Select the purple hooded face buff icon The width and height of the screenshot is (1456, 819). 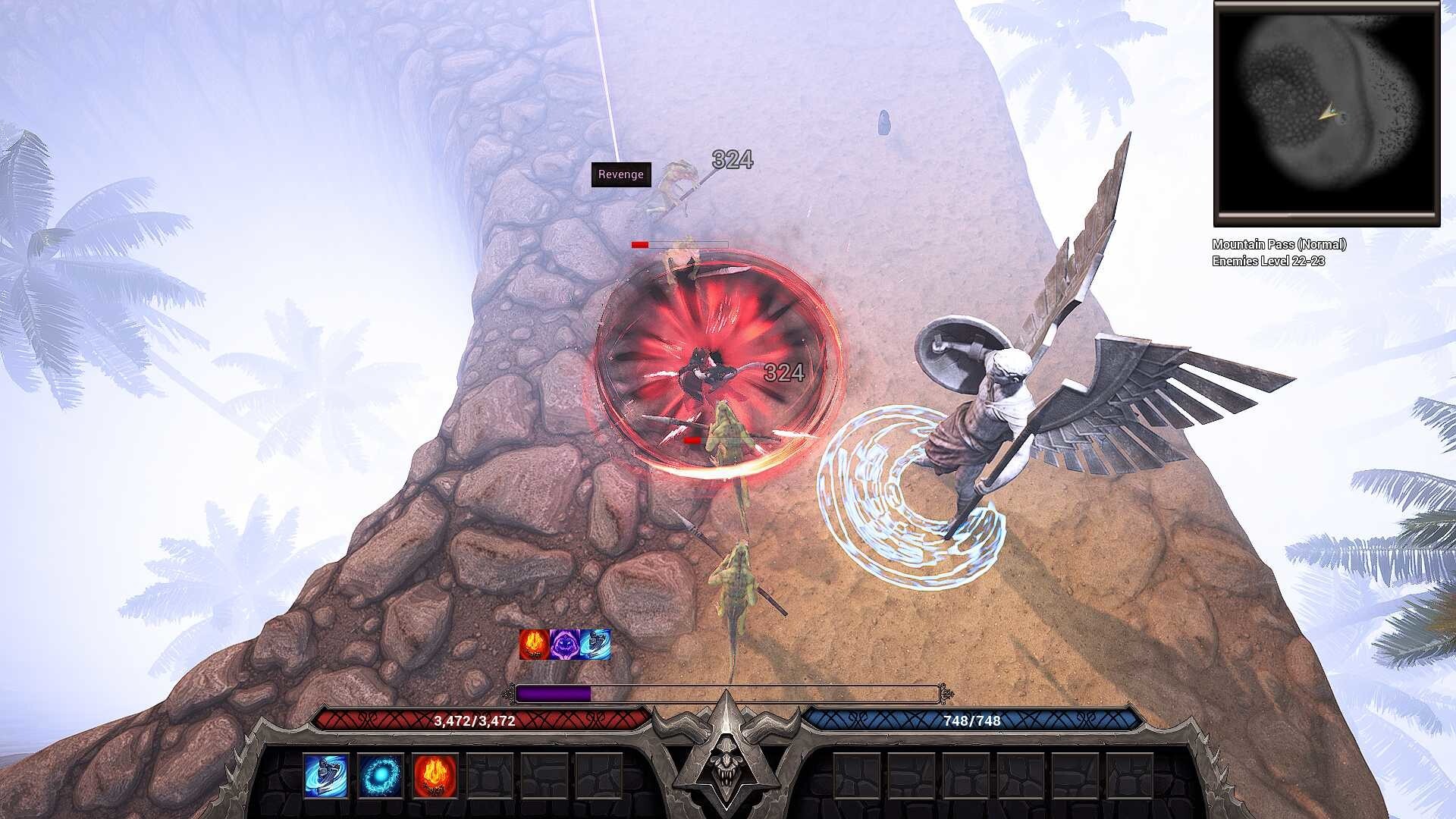[x=565, y=645]
